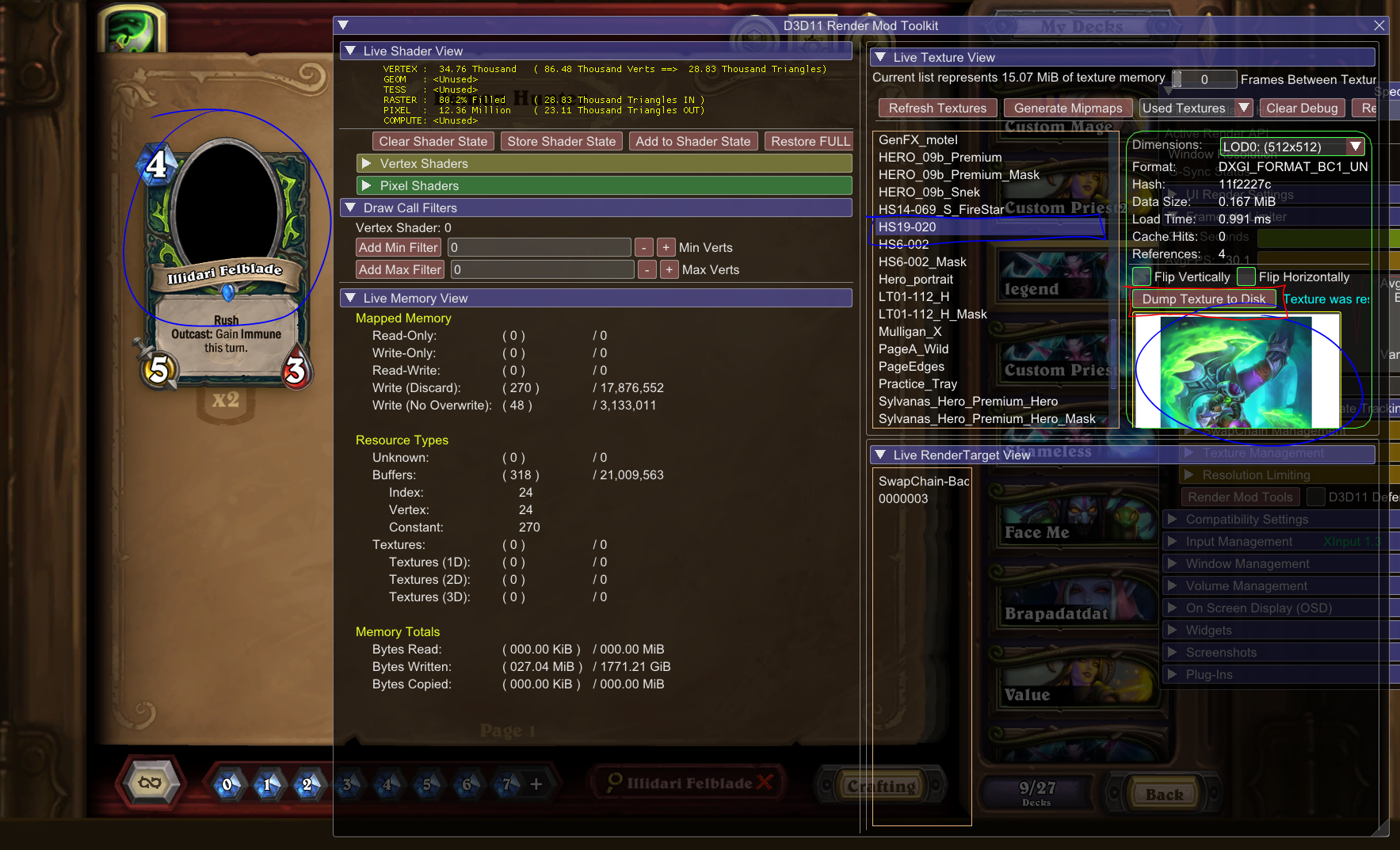This screenshot has width=1400, height=850.
Task: Select the plus mana cost filter gem
Action: 537,783
